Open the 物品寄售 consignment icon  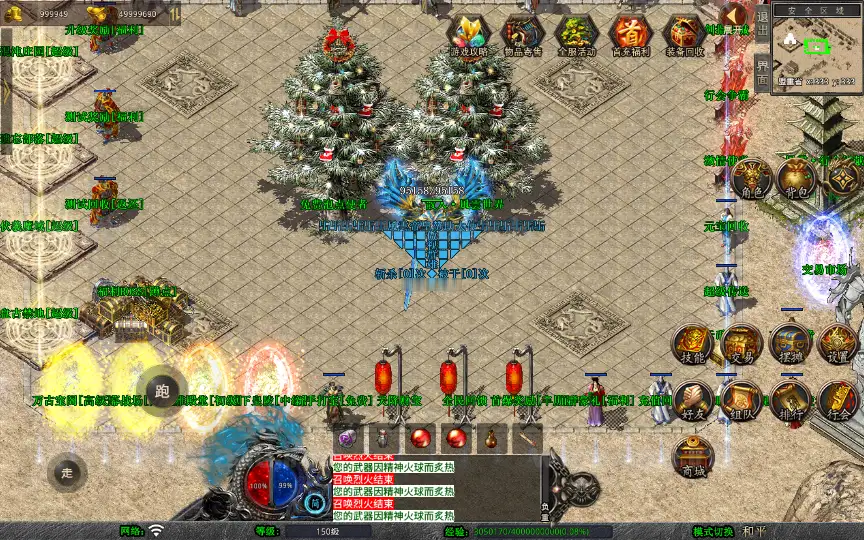coord(522,36)
